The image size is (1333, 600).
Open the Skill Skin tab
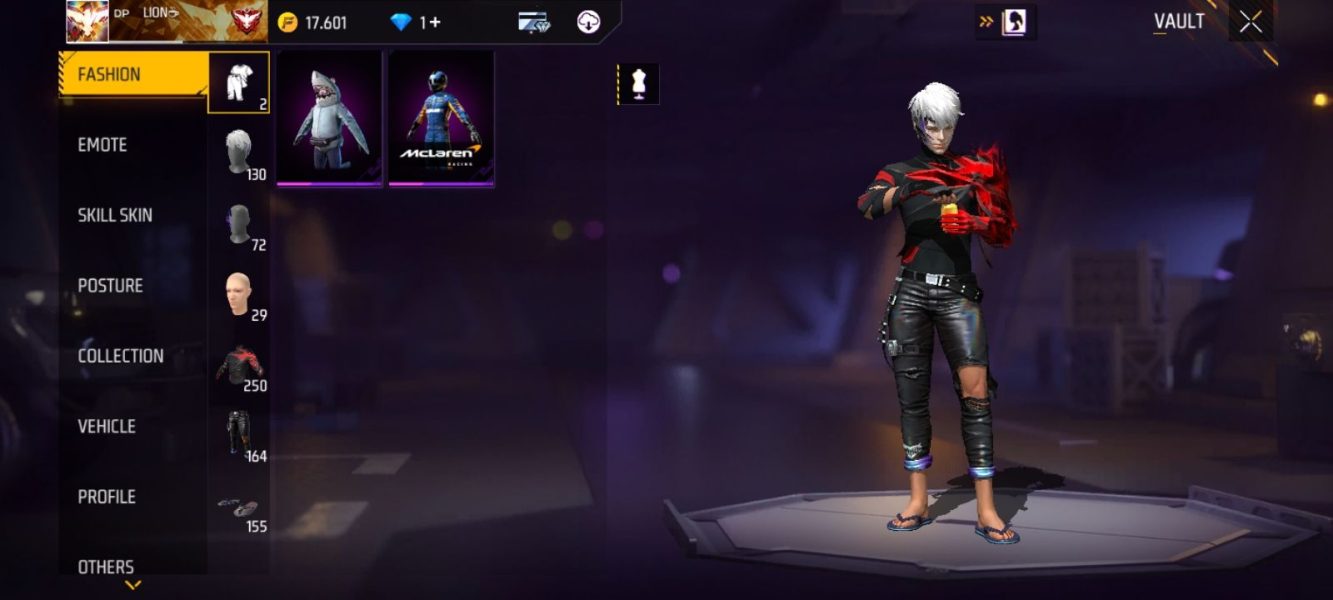click(x=115, y=215)
